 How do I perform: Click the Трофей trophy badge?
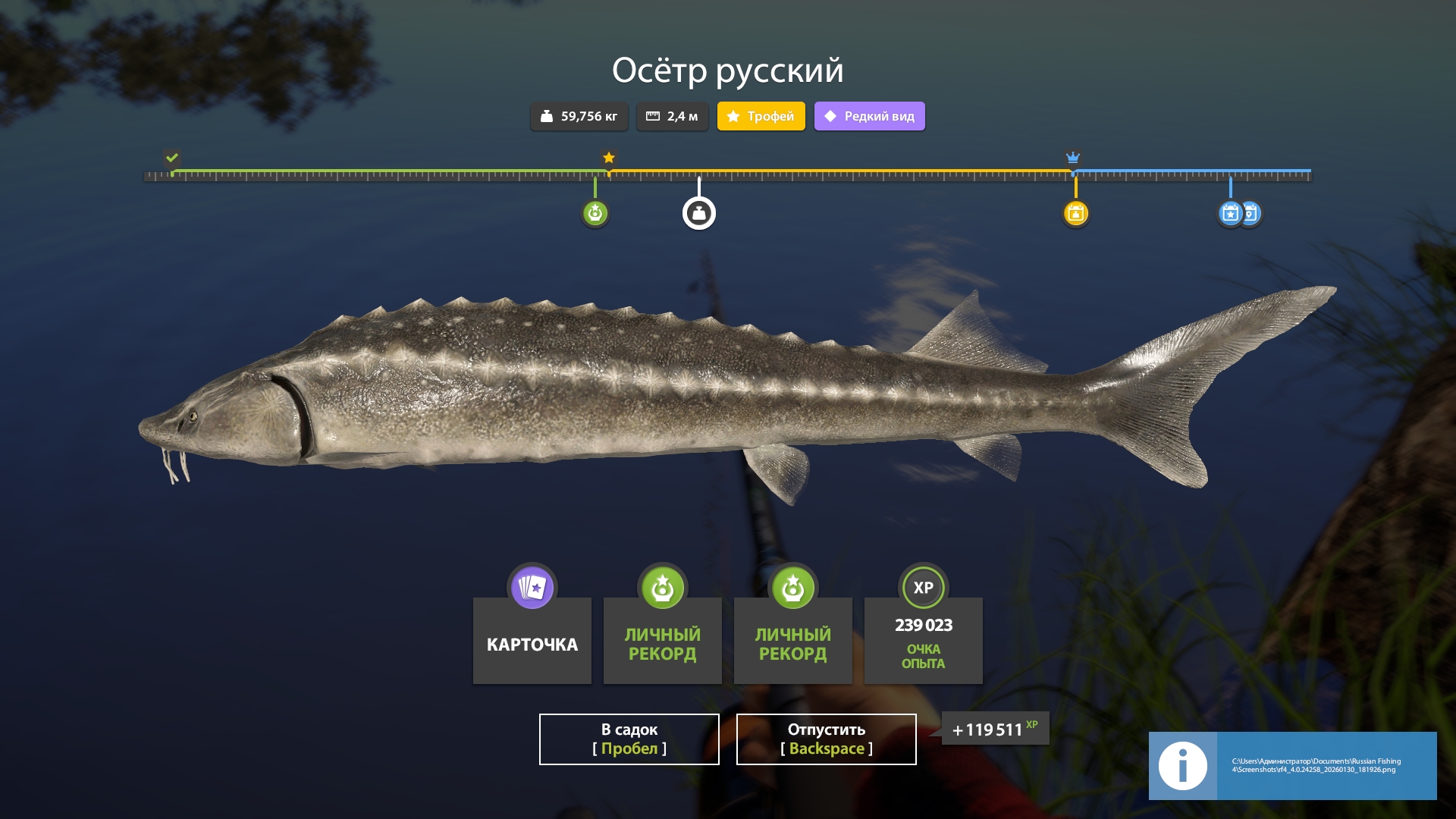tap(761, 116)
